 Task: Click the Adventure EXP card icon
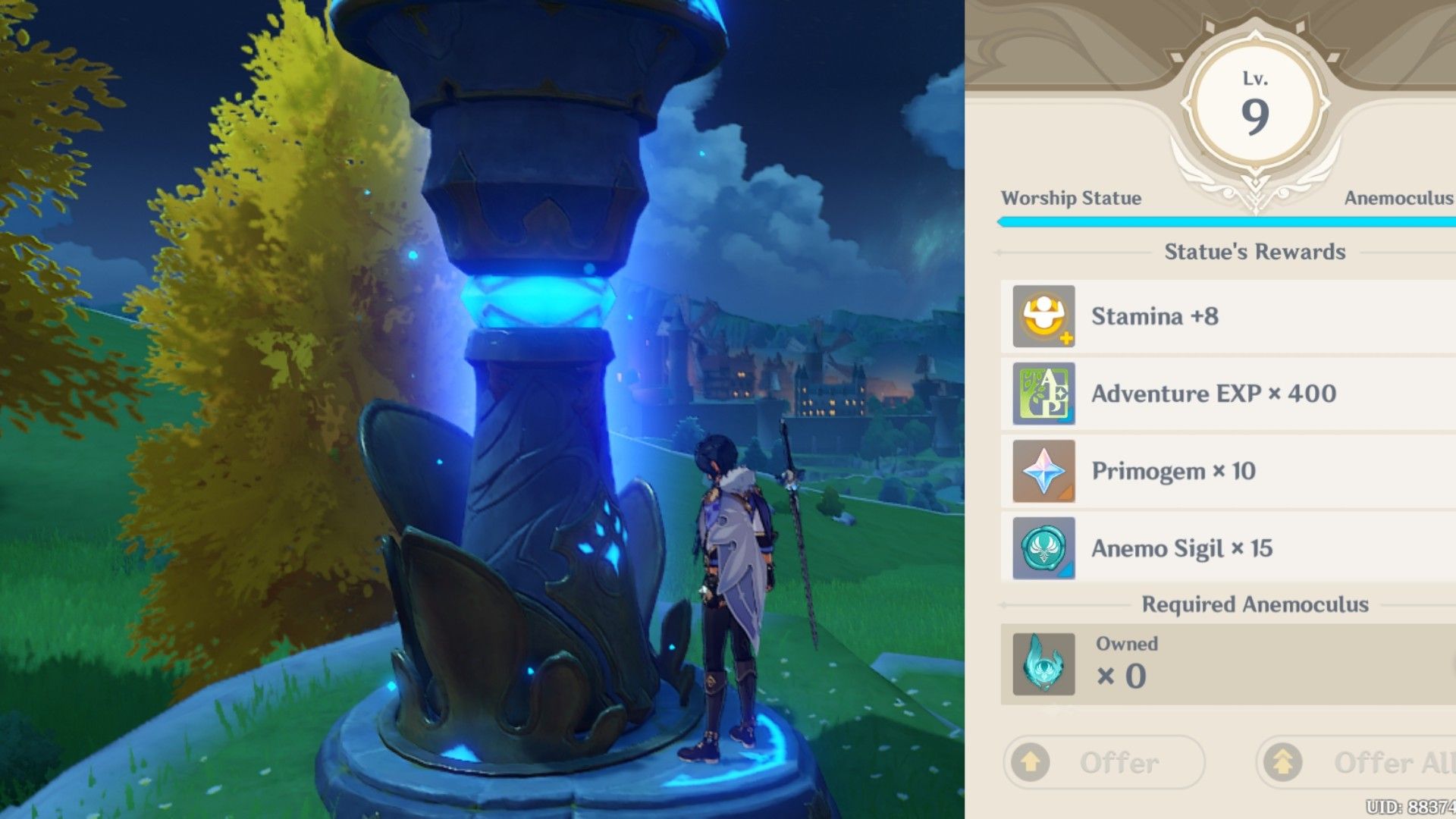[x=1042, y=394]
